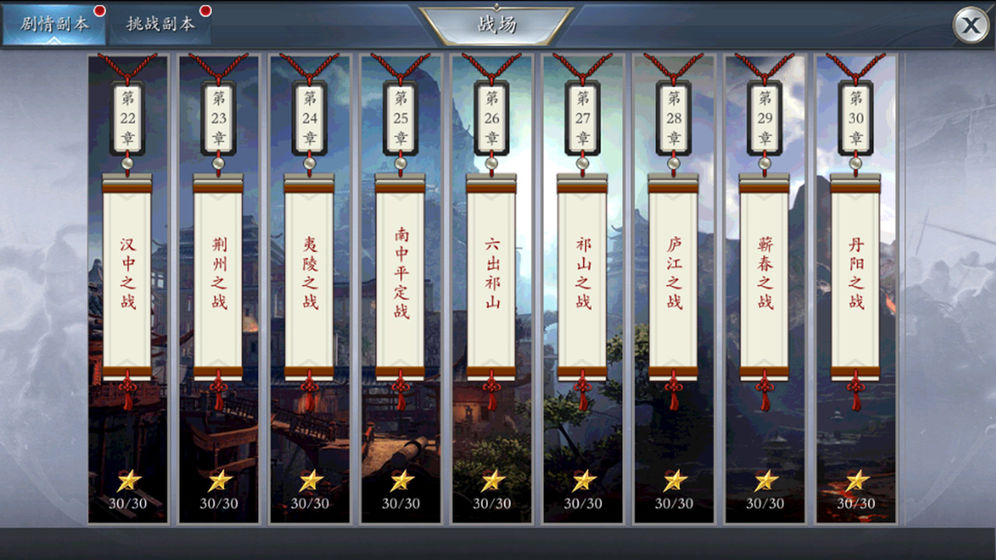Switch to the 剧情副本 tab
996x560 pixels.
54,24
